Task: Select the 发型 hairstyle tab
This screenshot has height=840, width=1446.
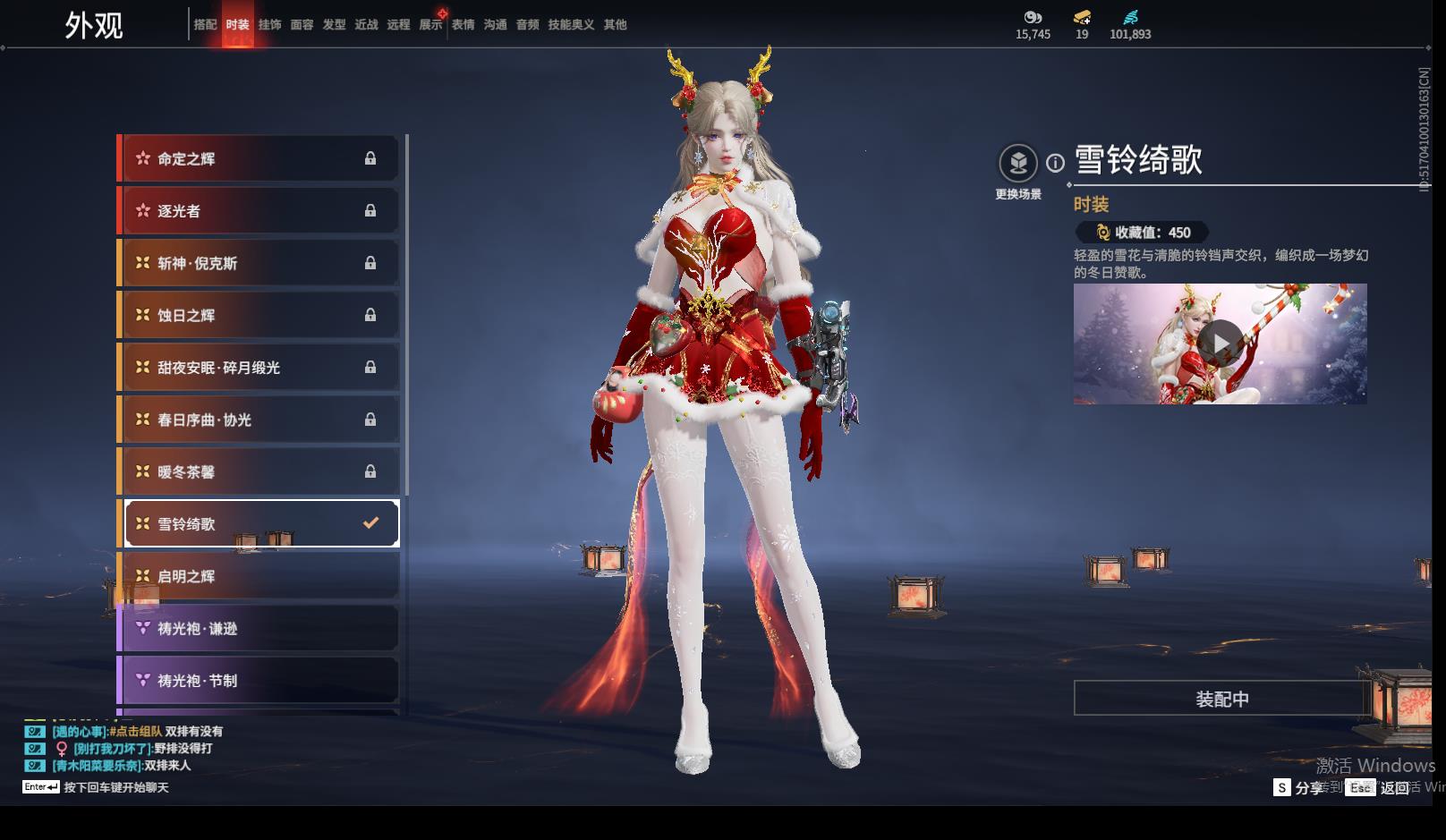Action: pyautogui.click(x=334, y=25)
